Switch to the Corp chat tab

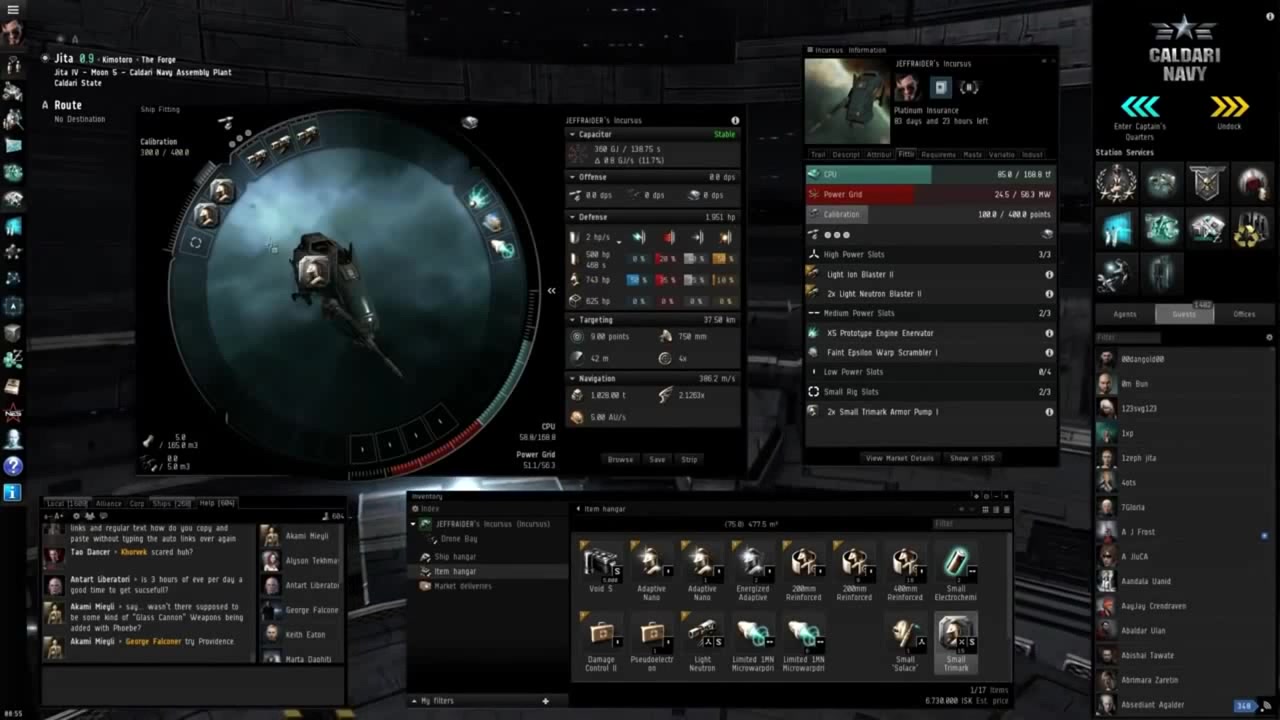(x=137, y=504)
